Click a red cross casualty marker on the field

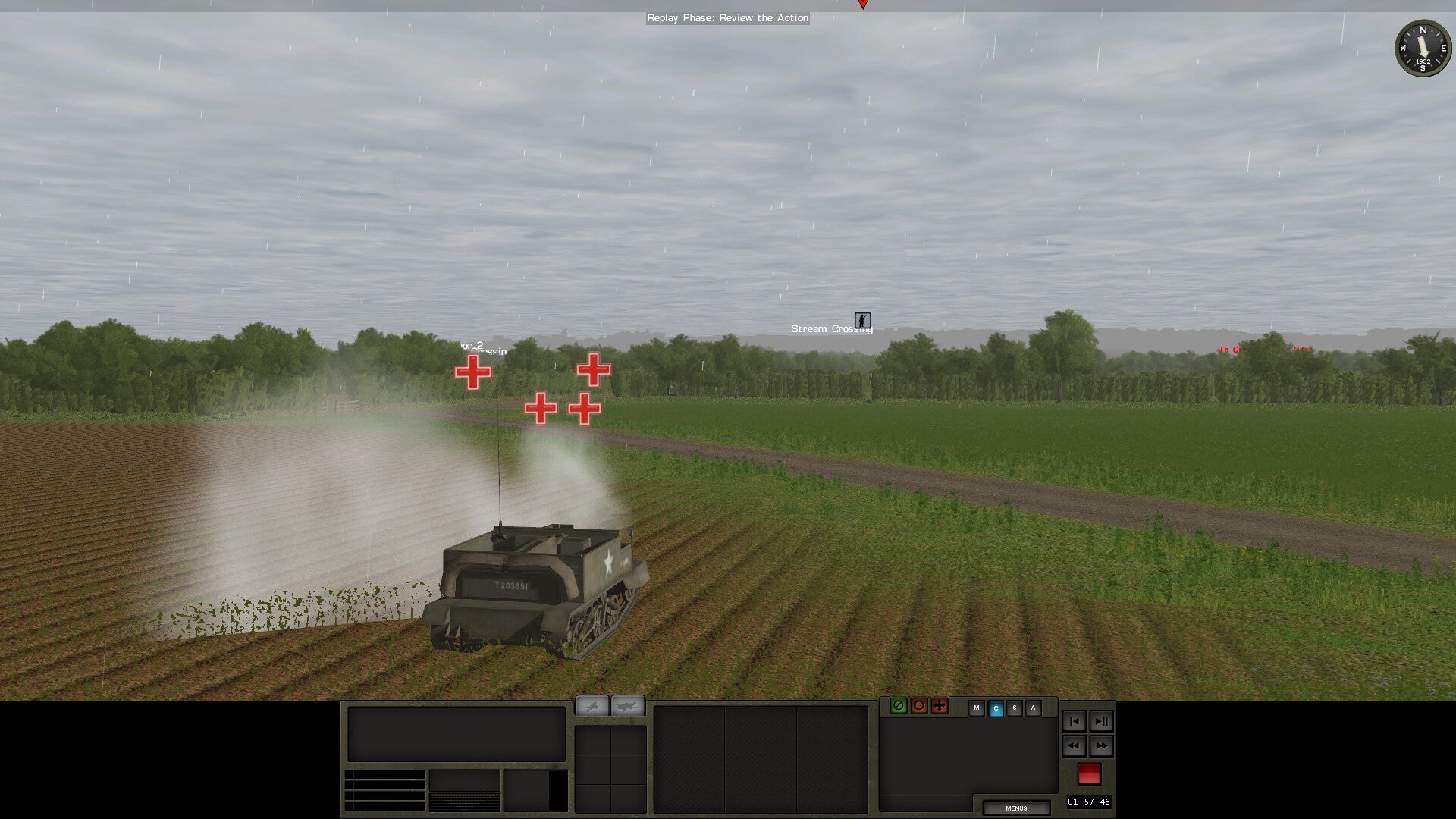(473, 372)
